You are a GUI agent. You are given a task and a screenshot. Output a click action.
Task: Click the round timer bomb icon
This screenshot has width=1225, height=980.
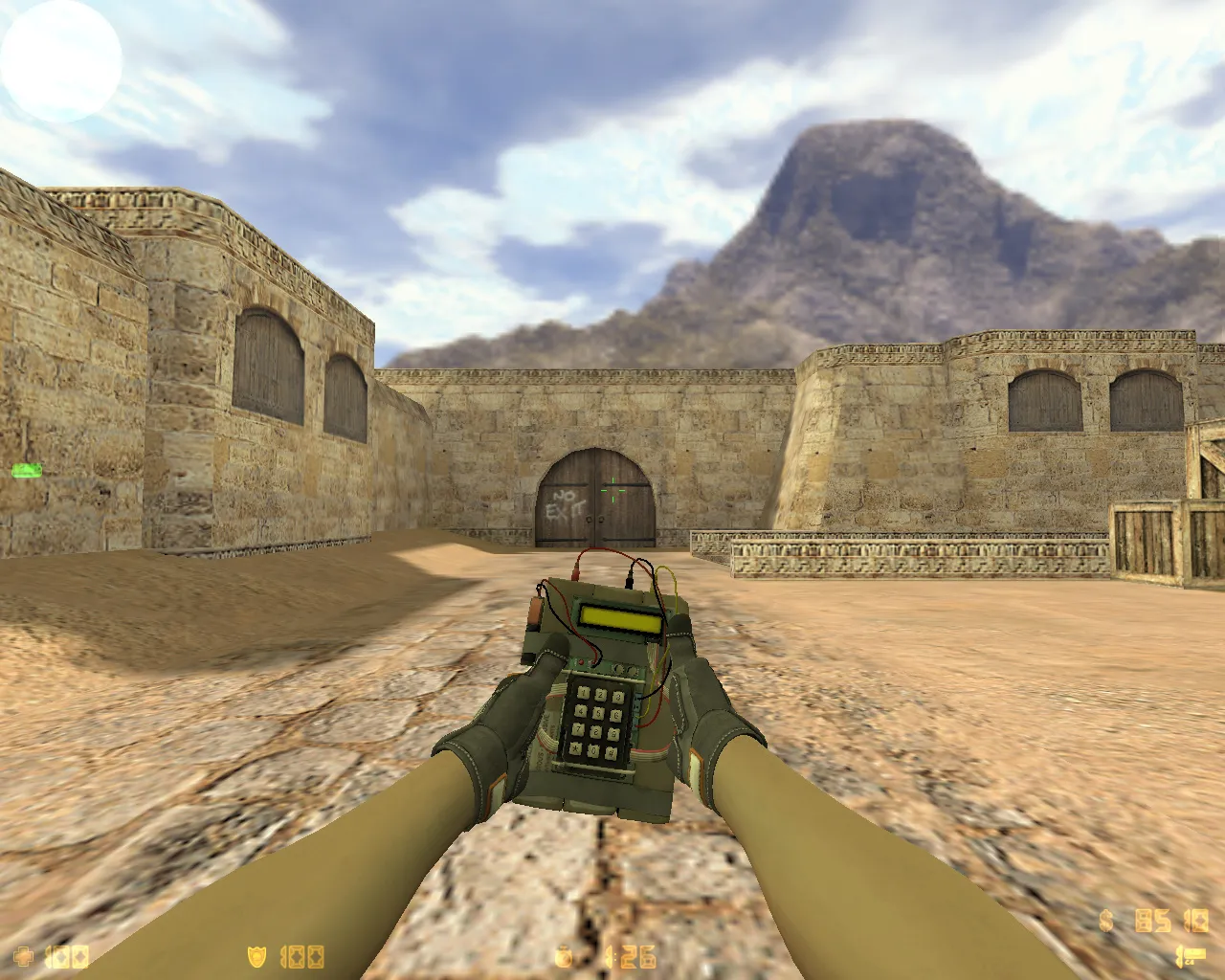click(563, 955)
